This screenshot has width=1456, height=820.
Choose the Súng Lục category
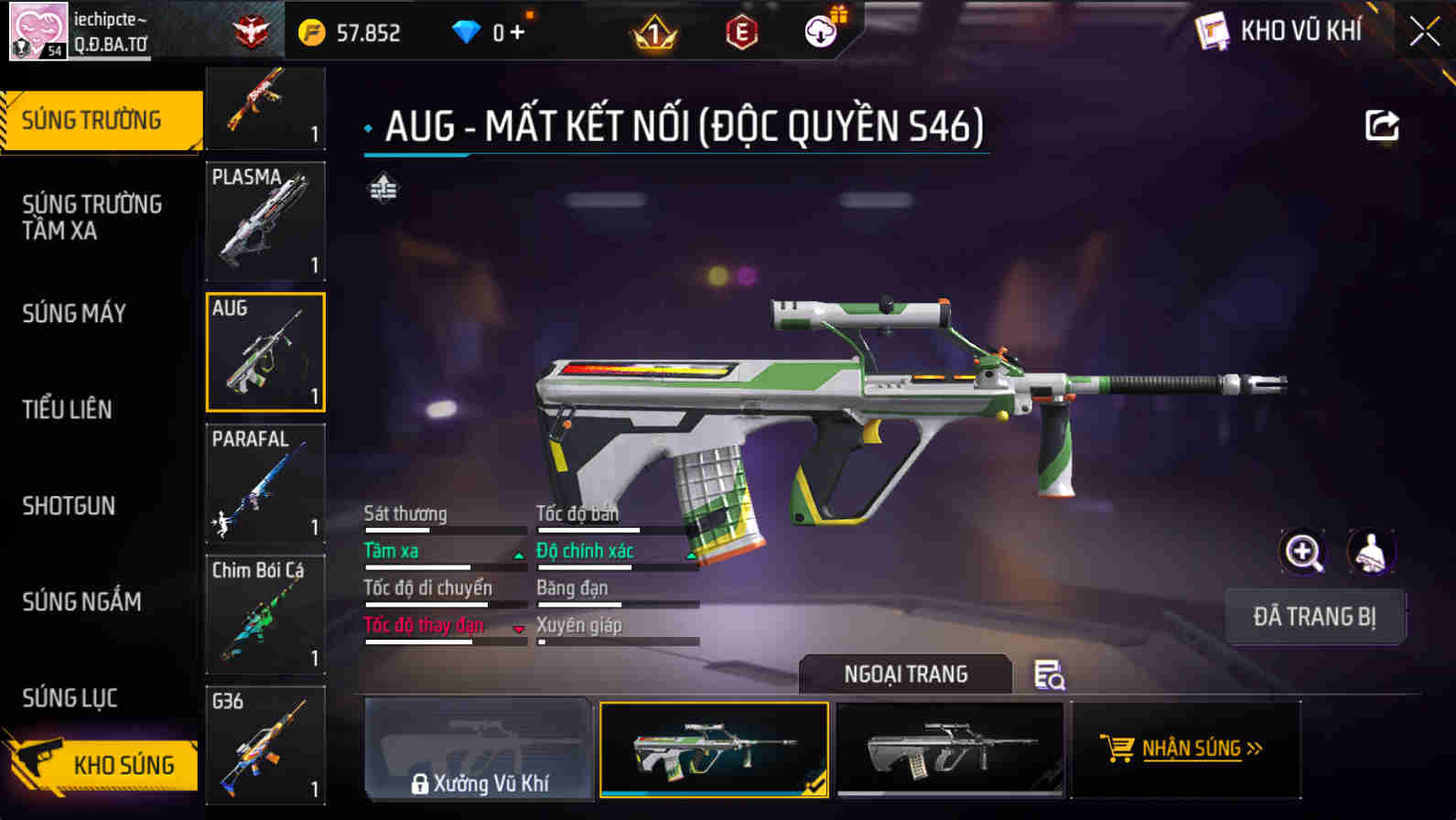pos(70,697)
